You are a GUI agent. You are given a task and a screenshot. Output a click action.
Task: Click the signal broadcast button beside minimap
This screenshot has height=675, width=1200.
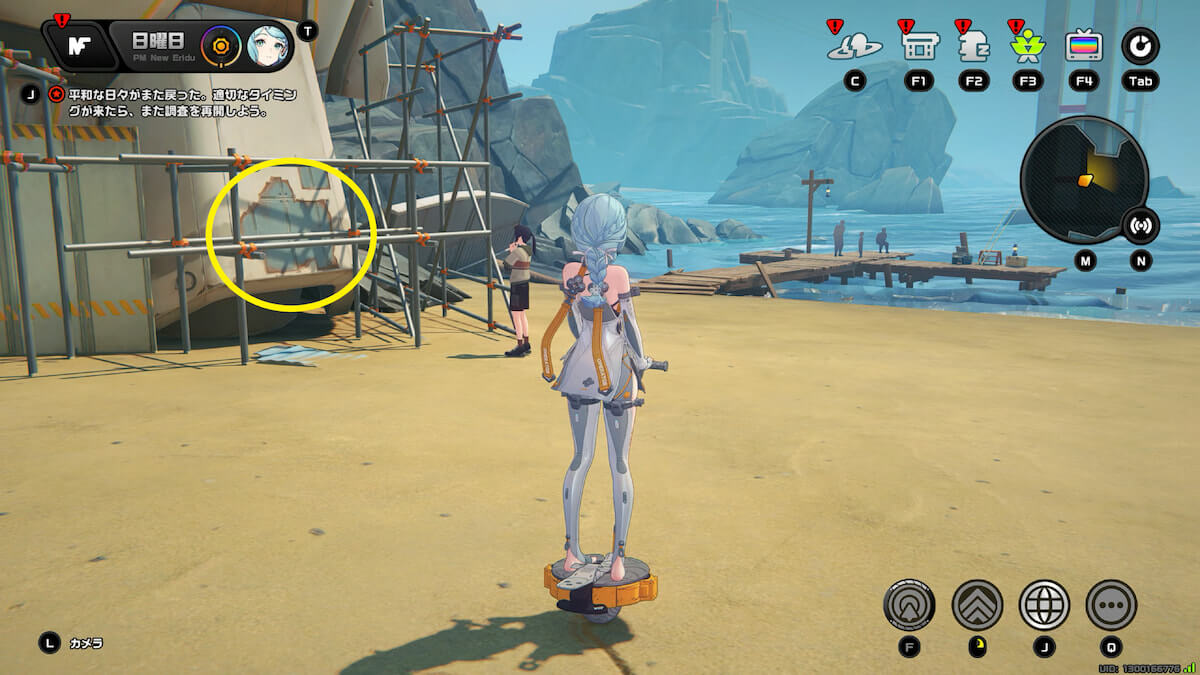click(x=1141, y=225)
